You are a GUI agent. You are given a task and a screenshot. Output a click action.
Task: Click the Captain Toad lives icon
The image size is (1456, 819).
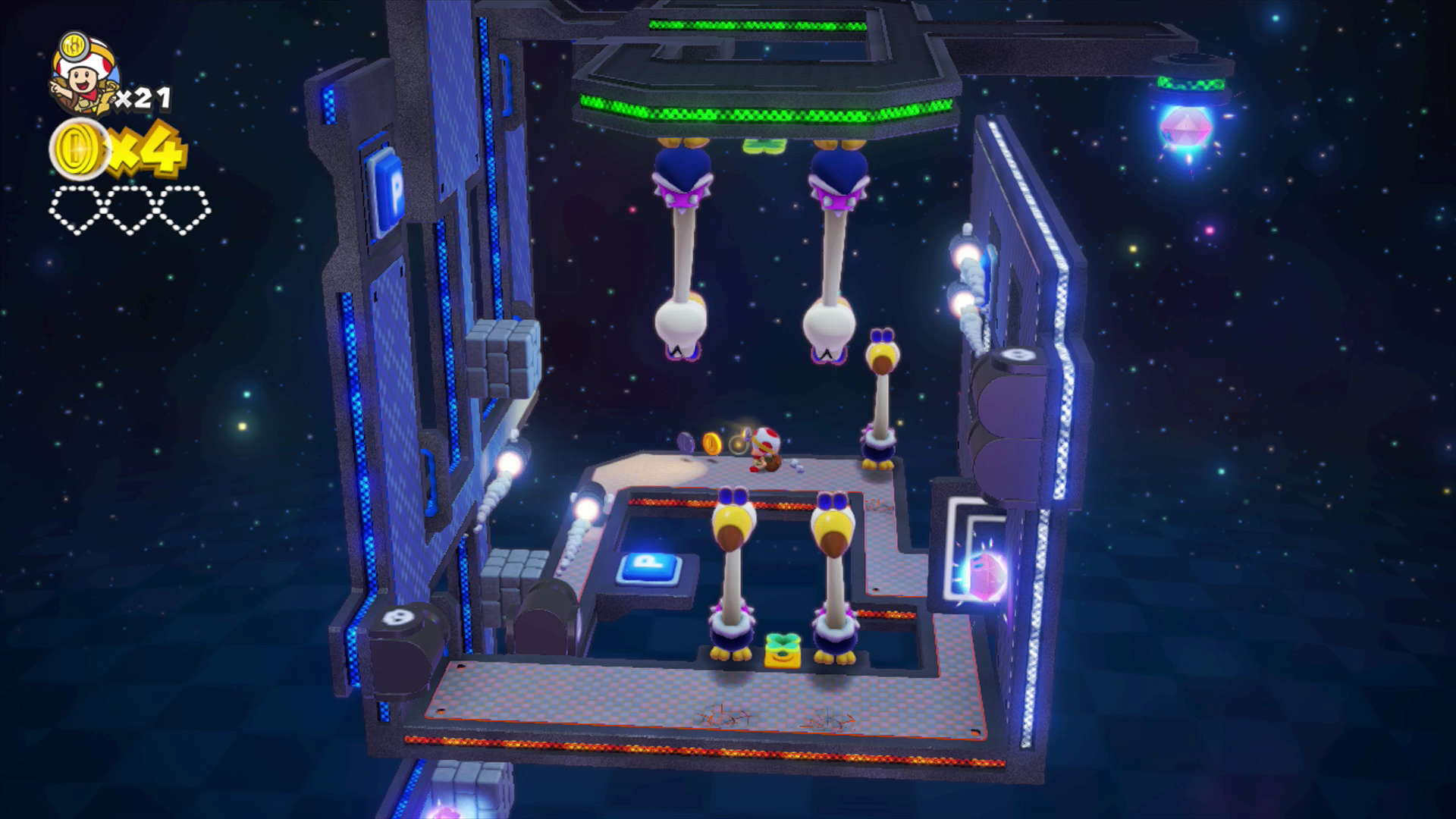pyautogui.click(x=83, y=74)
